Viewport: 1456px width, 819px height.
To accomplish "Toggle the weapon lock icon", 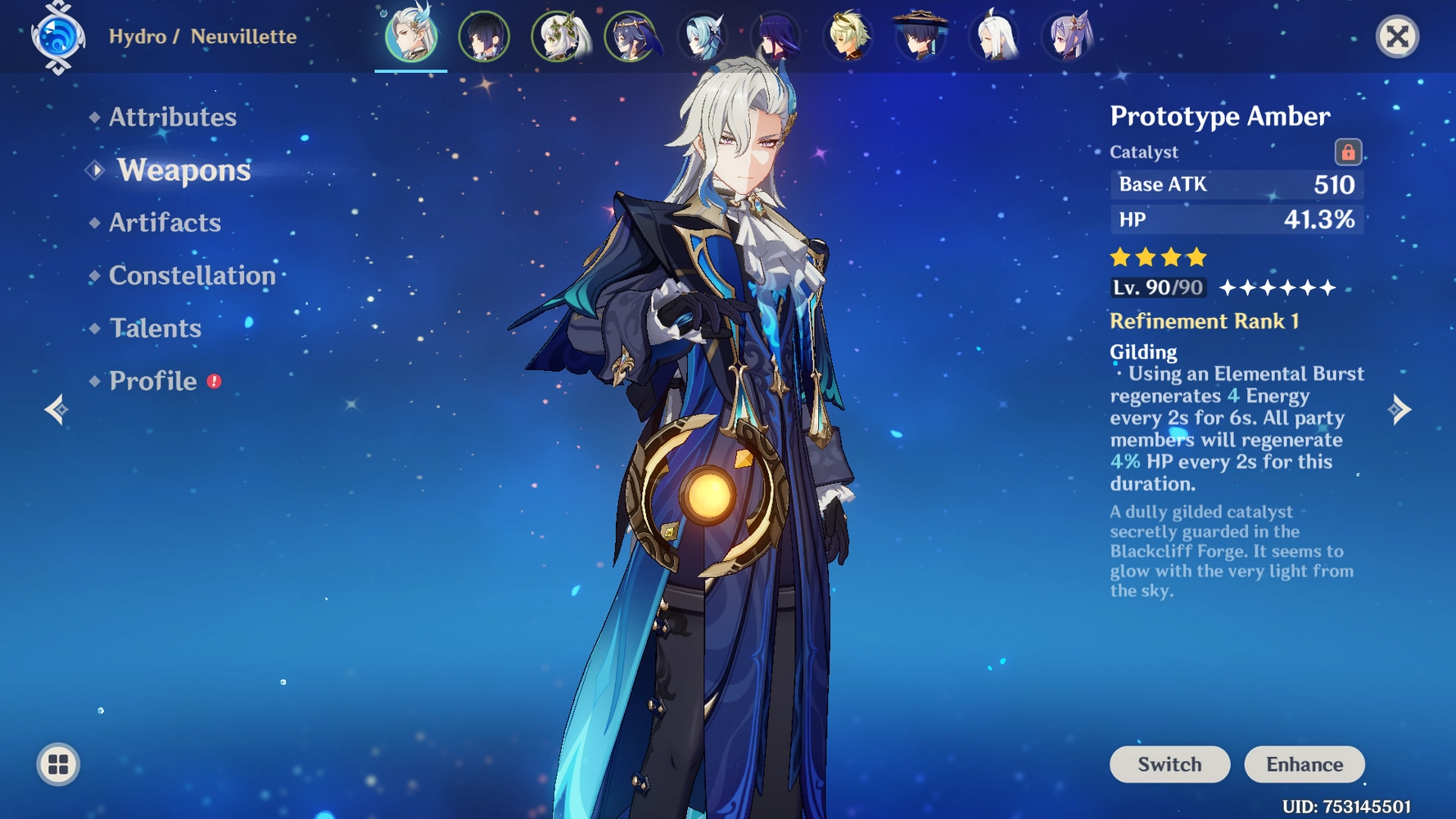I will coord(1347,152).
